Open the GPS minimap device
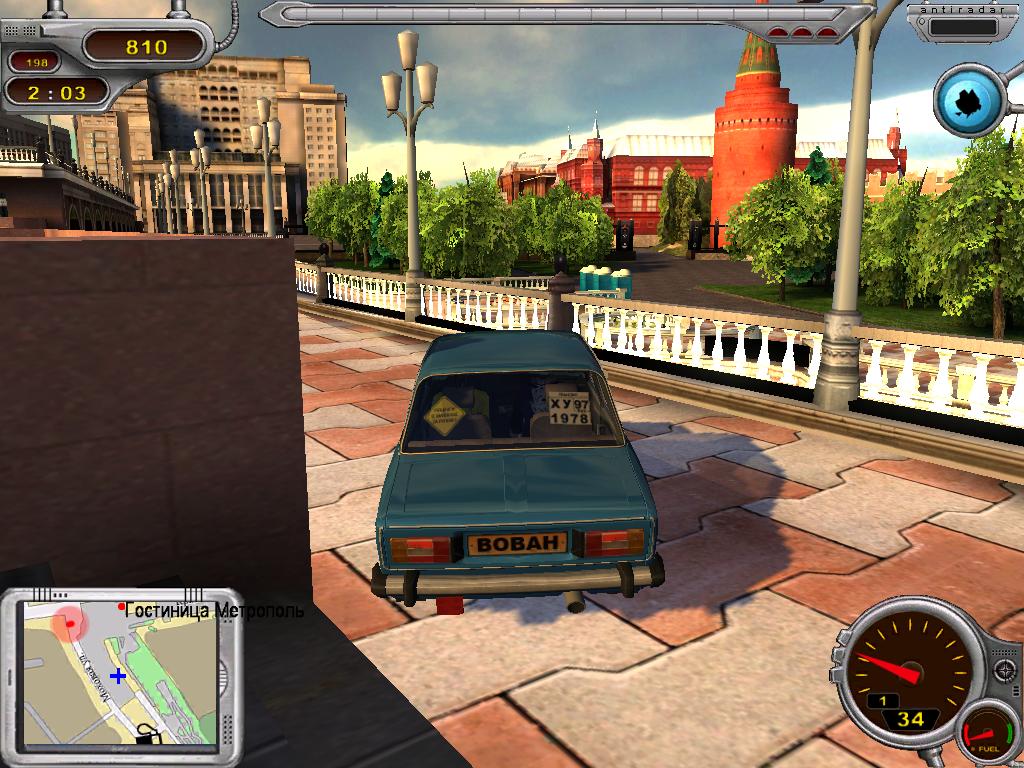The height and width of the screenshot is (768, 1024). 120,670
